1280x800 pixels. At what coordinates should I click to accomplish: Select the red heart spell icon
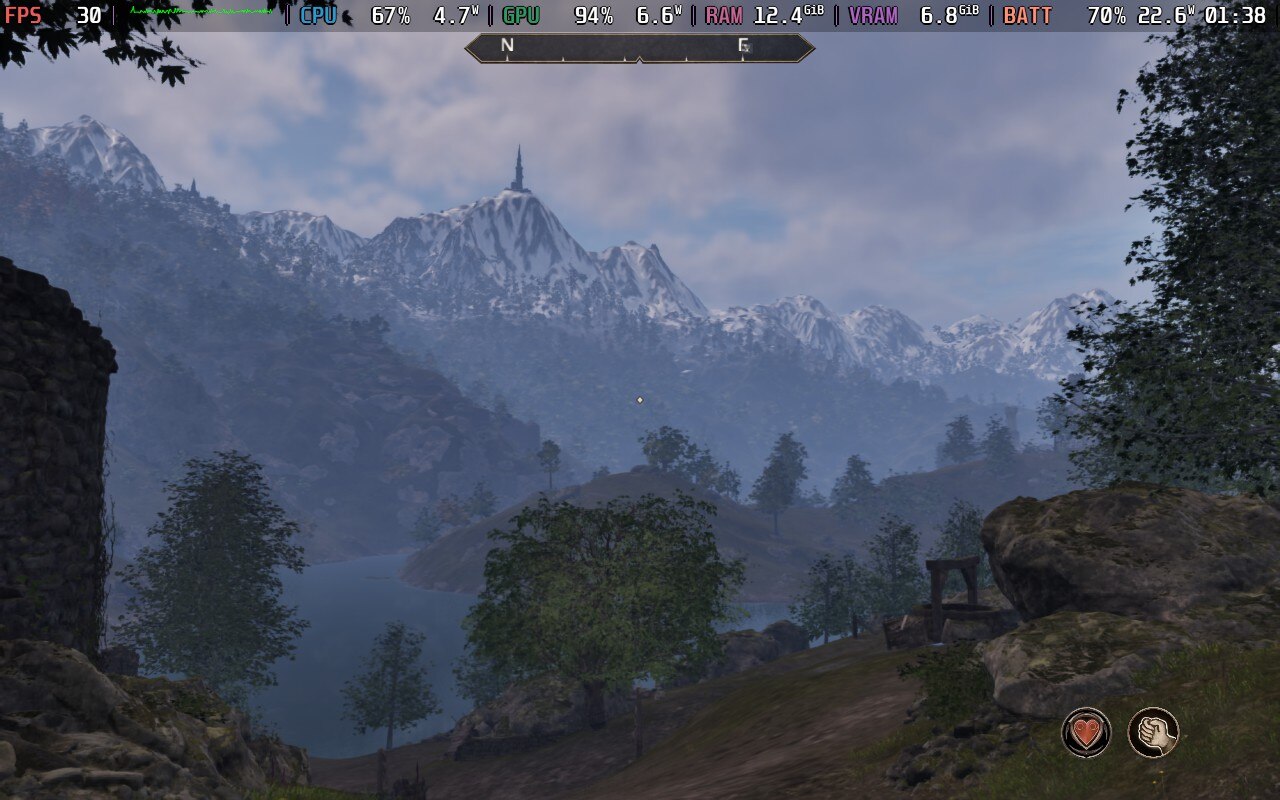tap(1086, 732)
